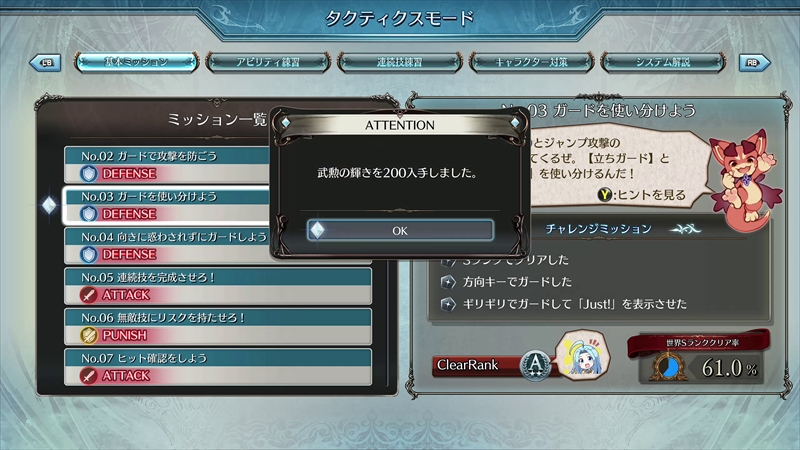Open the アビリティ練習 tab

[270, 62]
